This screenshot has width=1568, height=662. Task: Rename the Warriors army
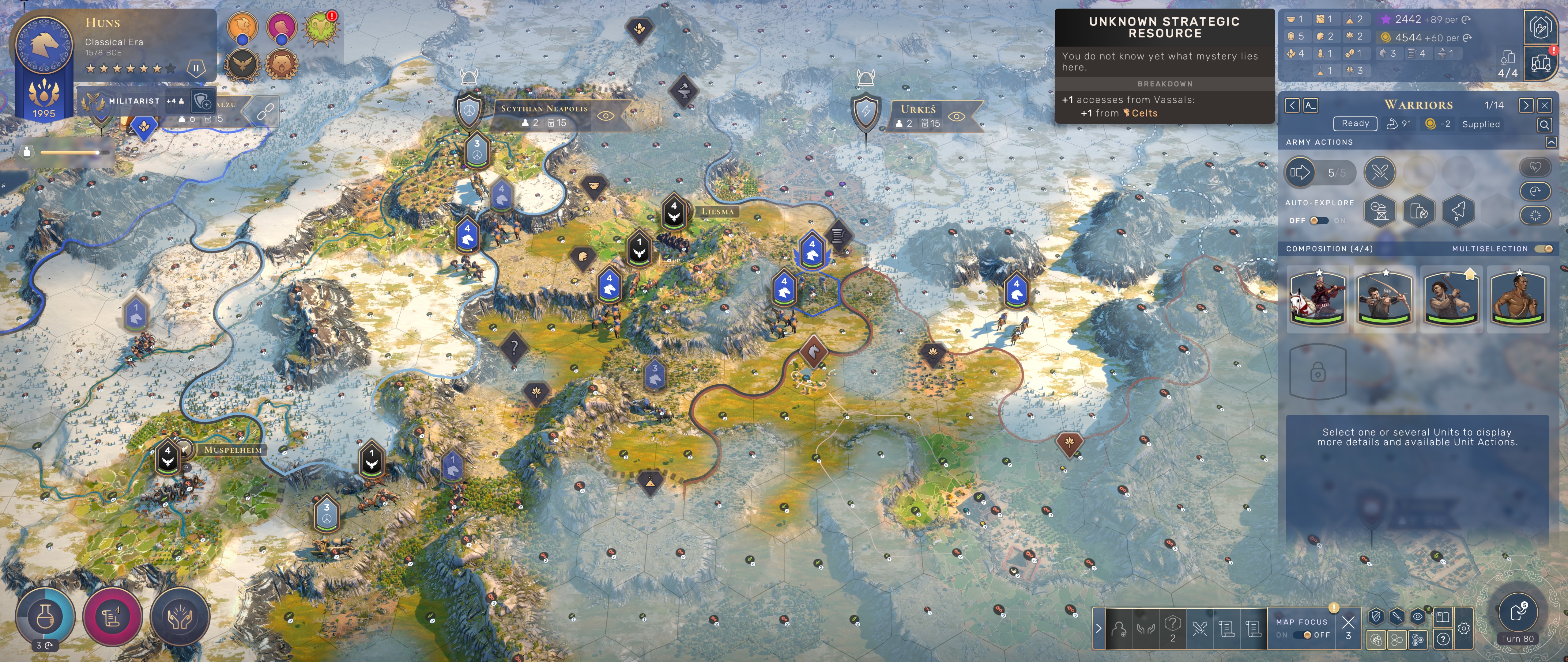tap(1310, 105)
